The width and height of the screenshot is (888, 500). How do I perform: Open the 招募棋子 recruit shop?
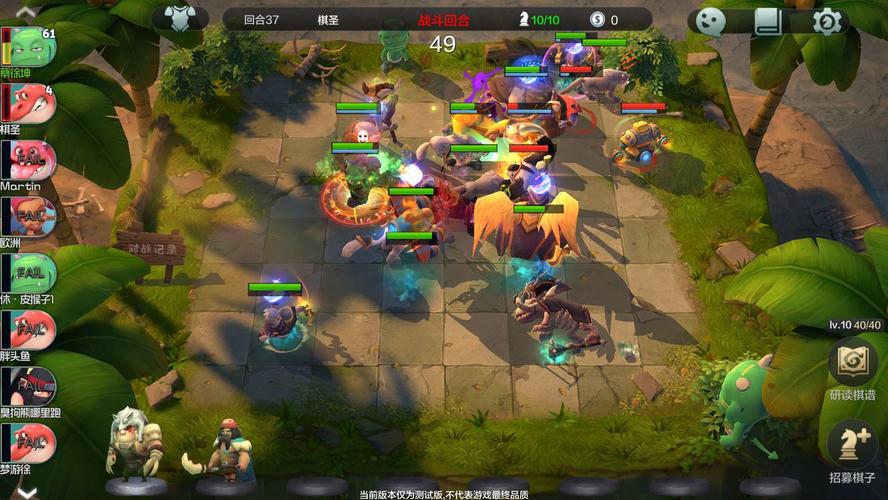point(852,450)
